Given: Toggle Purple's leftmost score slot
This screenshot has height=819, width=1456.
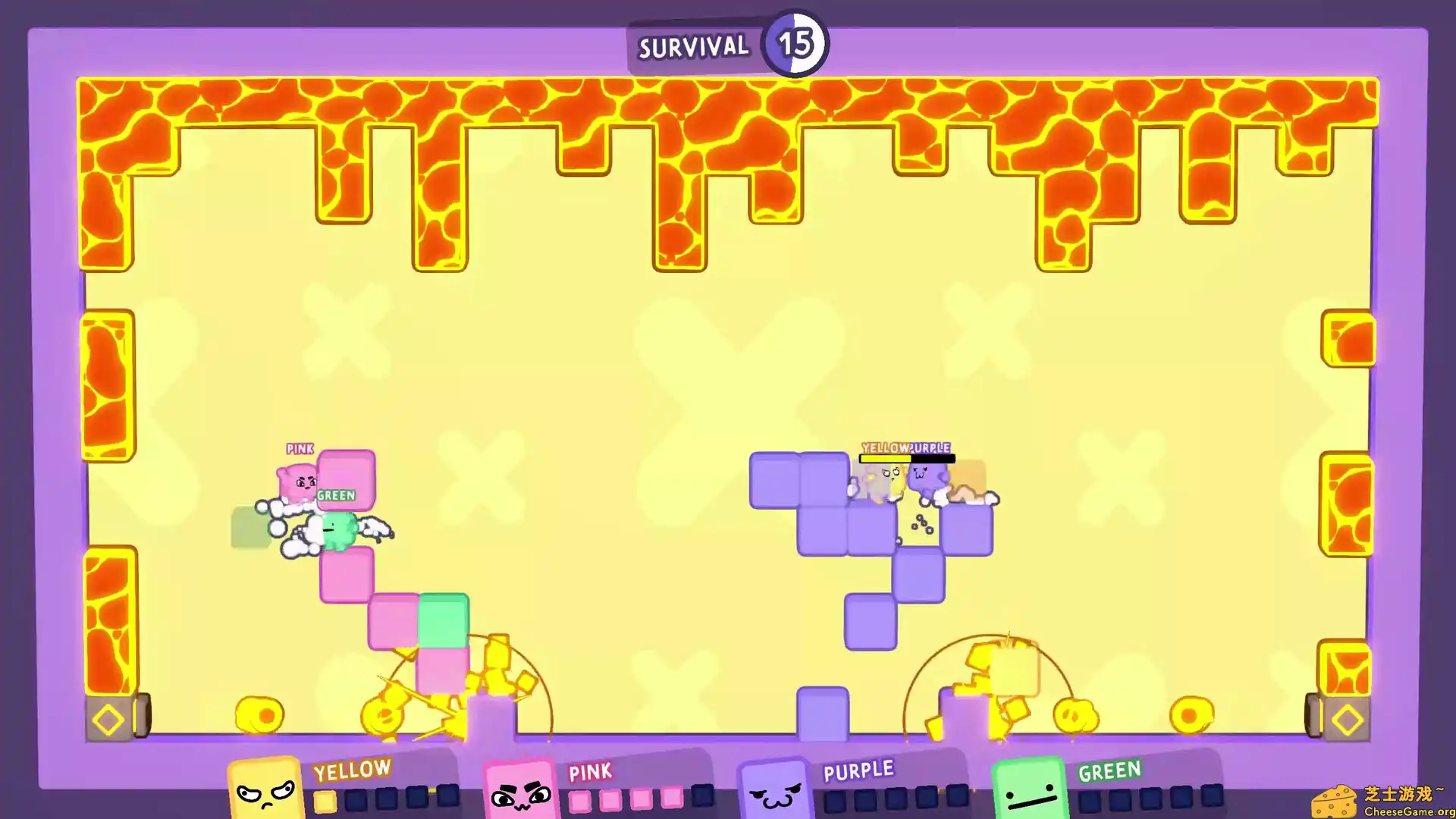Looking at the screenshot, I should (x=833, y=800).
